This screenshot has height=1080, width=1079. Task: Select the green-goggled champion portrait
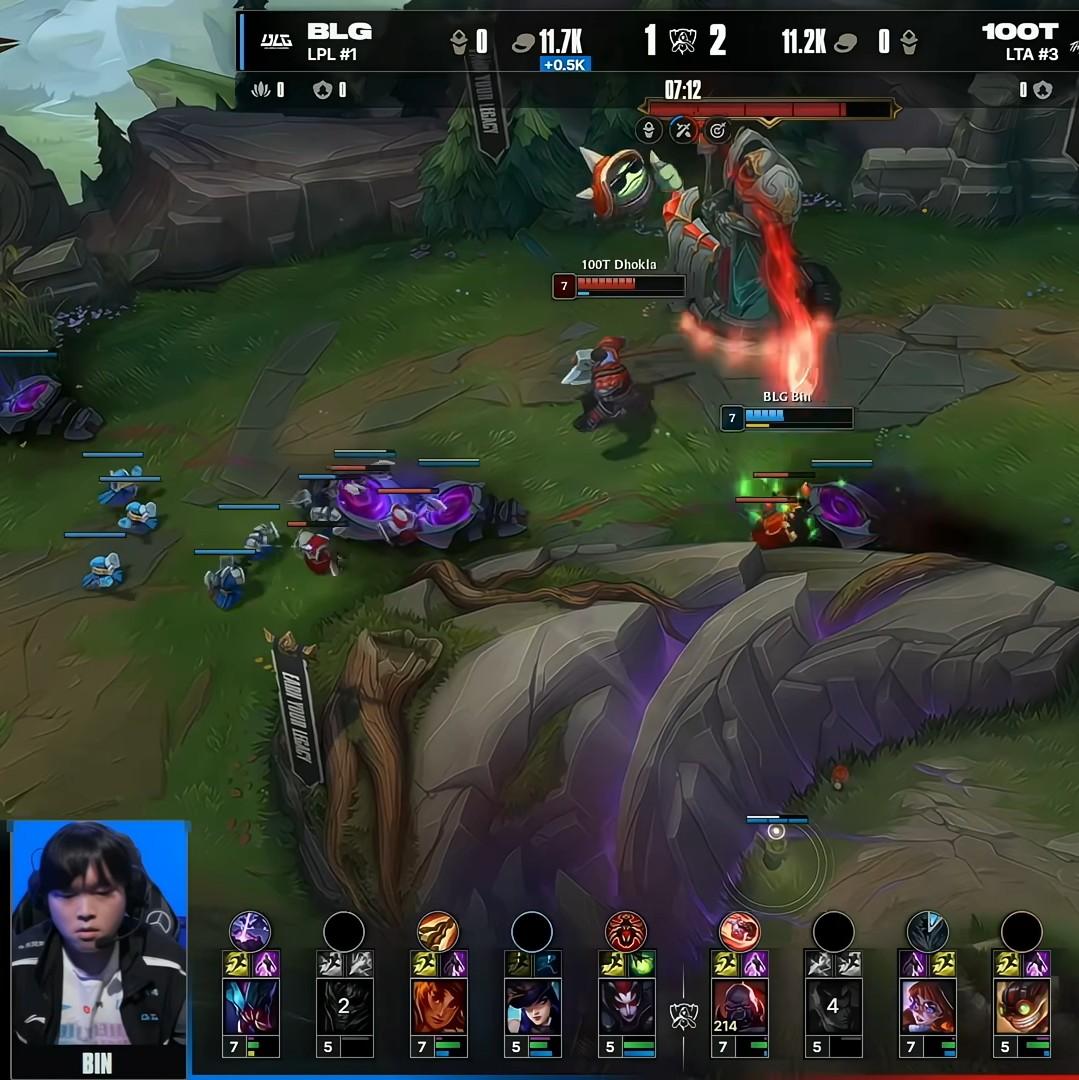[x=1021, y=1006]
